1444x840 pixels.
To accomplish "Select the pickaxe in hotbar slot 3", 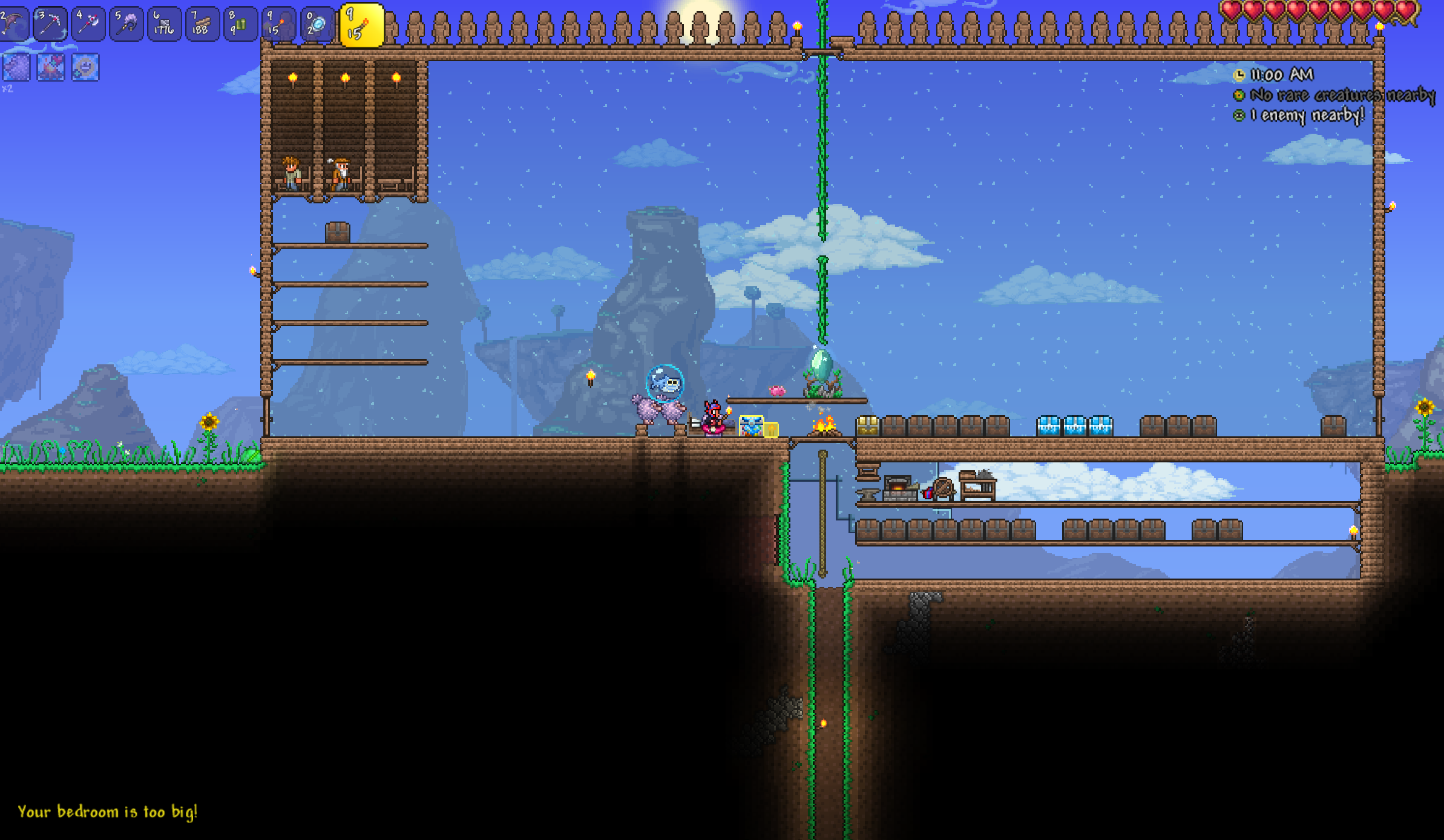I will (50, 24).
